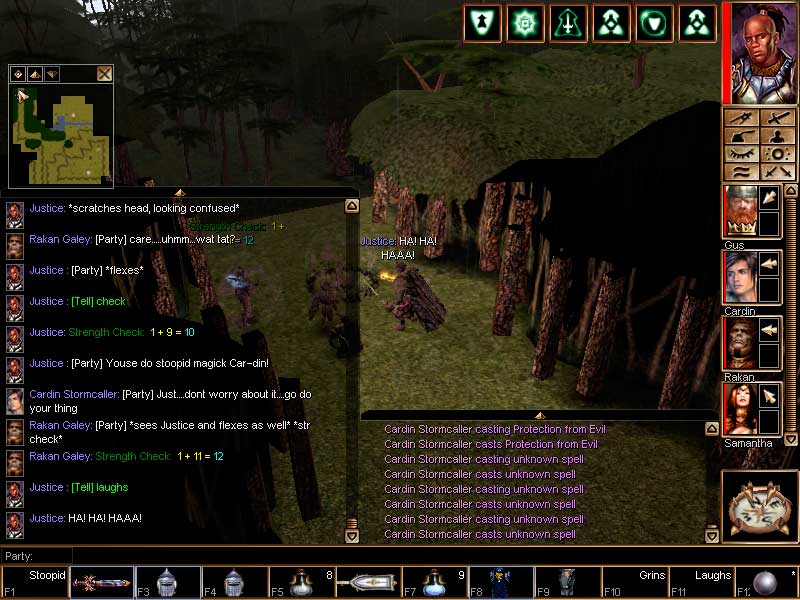Use the F5 potion quickslot

300,582
